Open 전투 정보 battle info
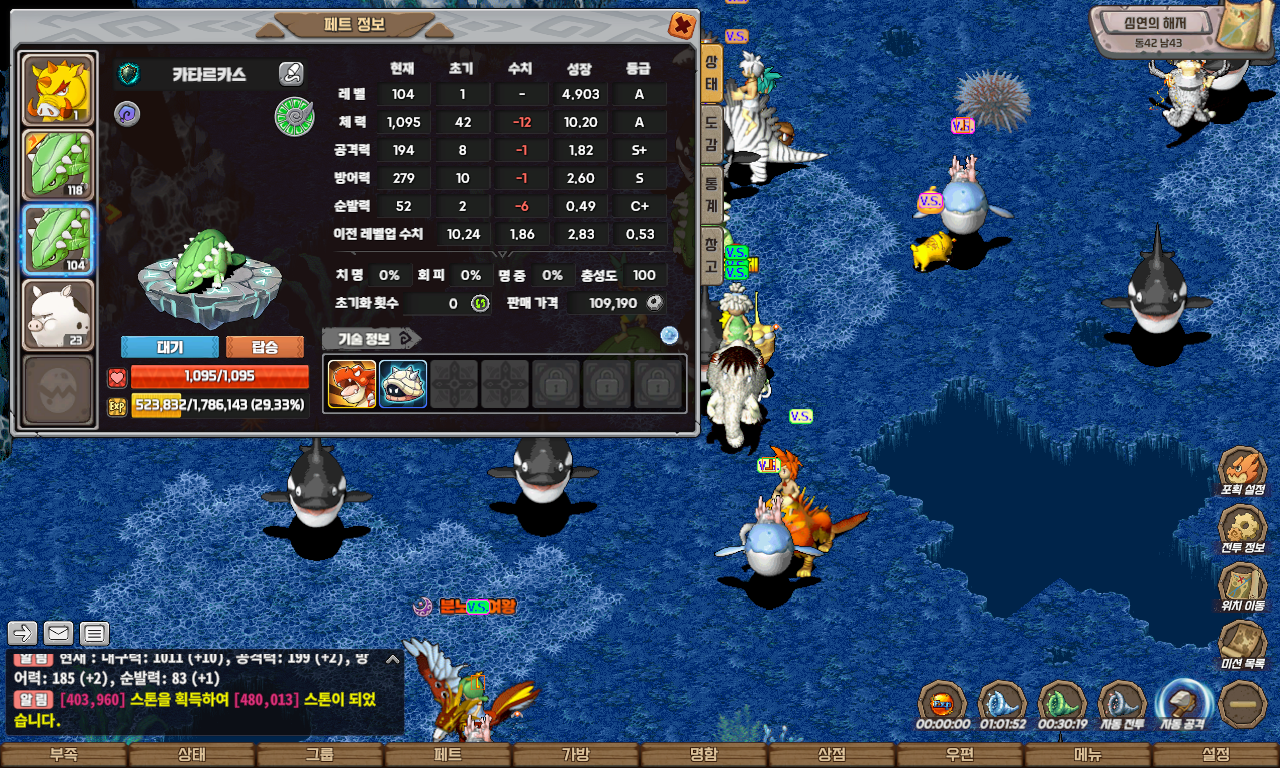 pos(1243,530)
